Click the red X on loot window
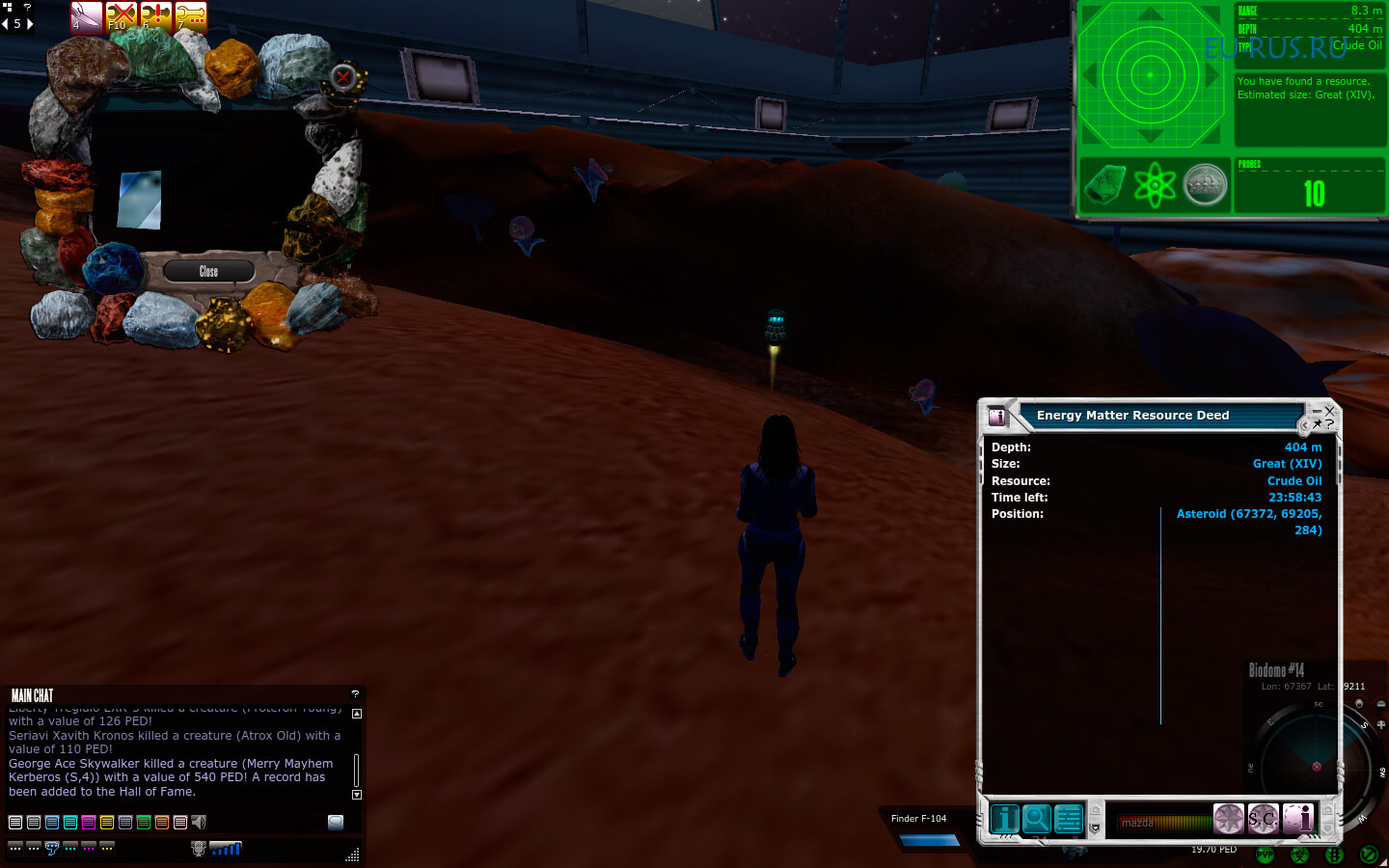The height and width of the screenshot is (868, 1389). [343, 77]
